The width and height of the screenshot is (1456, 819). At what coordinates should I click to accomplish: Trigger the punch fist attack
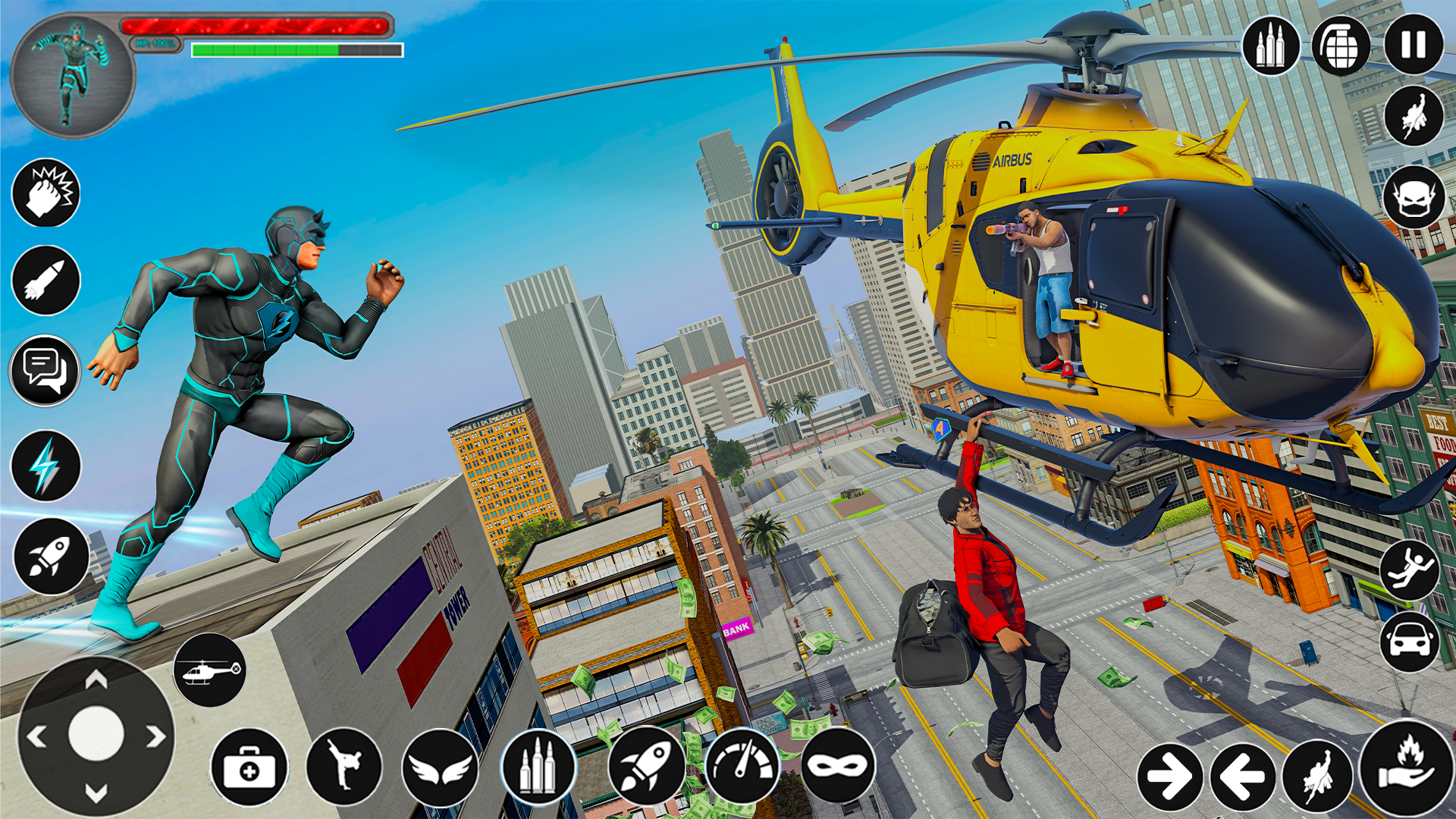[46, 193]
